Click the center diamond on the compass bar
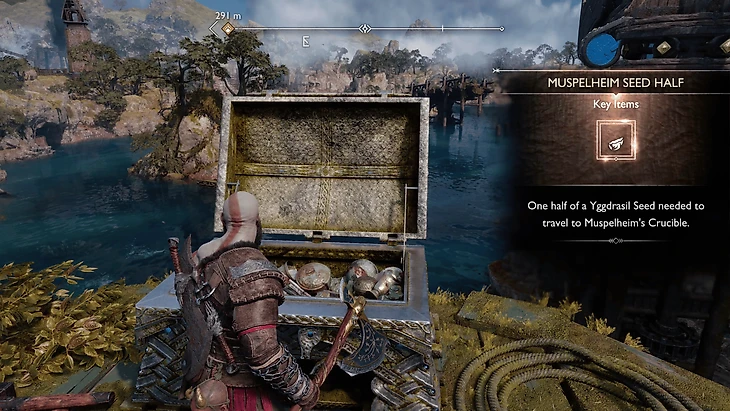730x411 pixels. point(365,29)
